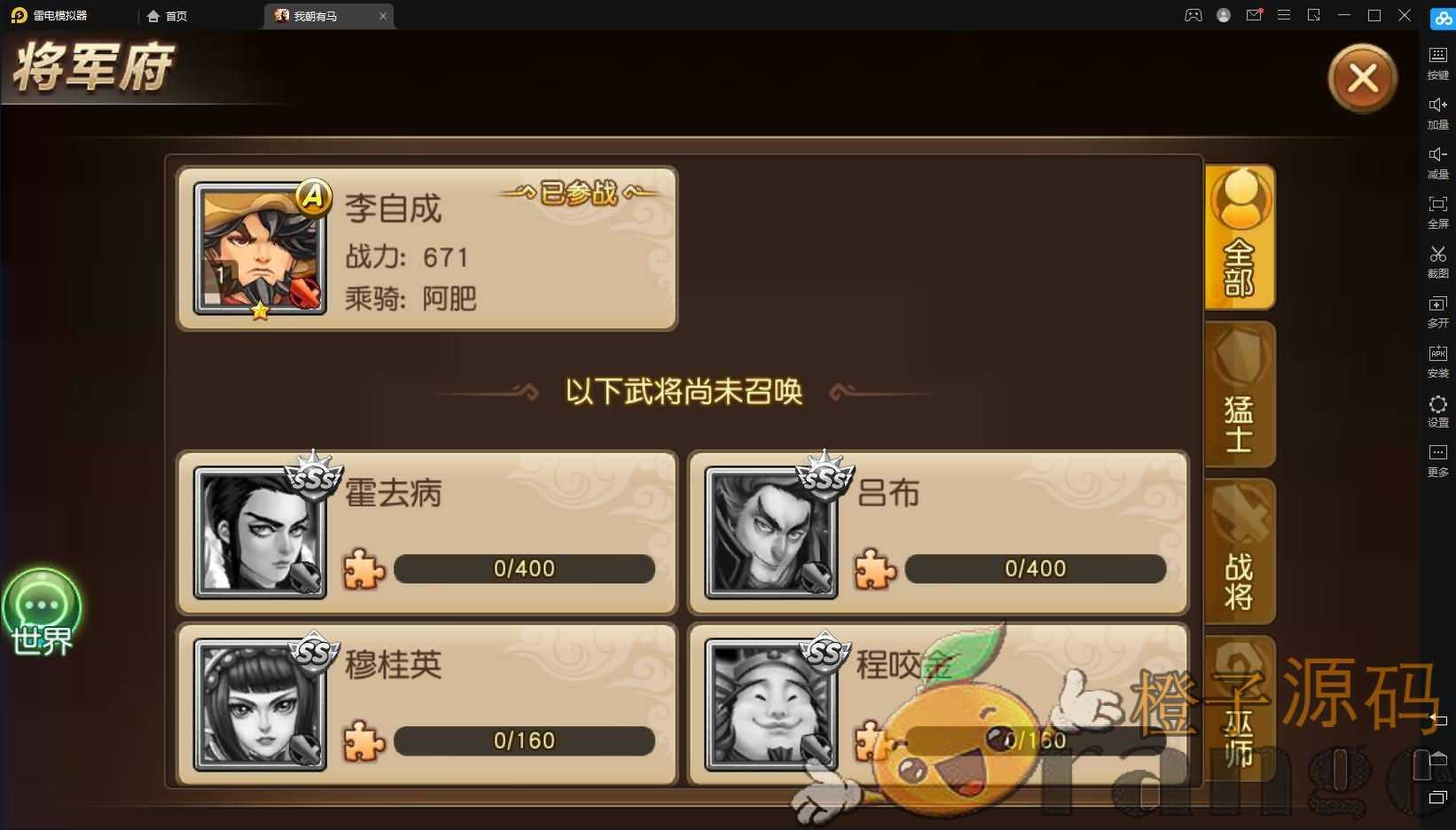Open the LDPlayer keyboard mapping (按键) tool

(1437, 62)
